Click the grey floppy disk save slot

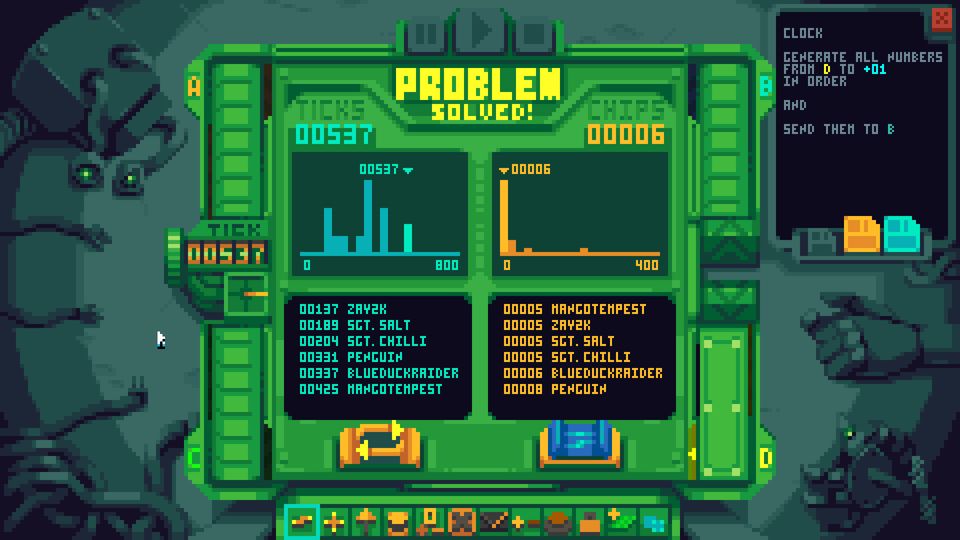point(822,240)
